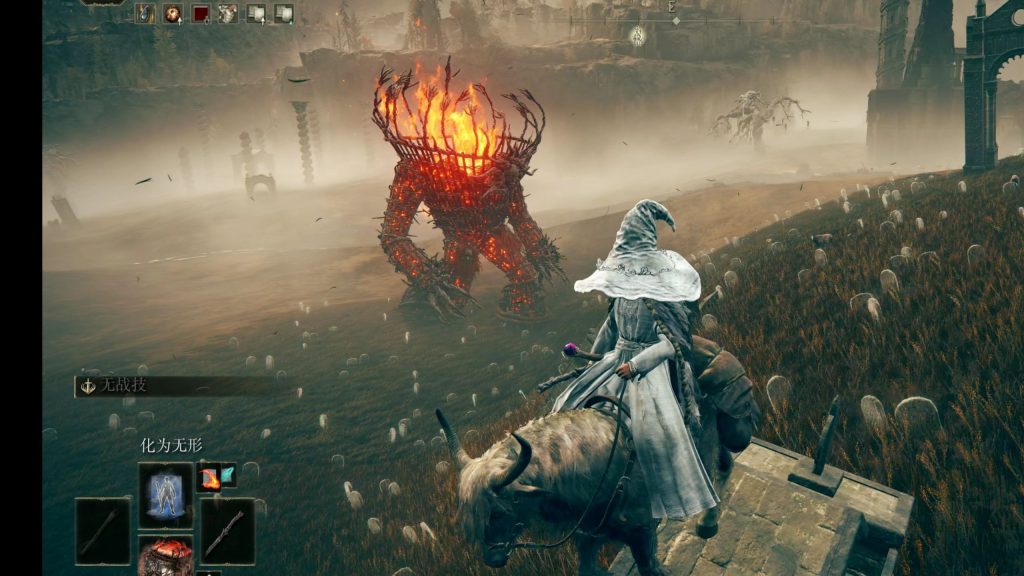This screenshot has width=1024, height=576.
Task: Click the fiery orb buff icon
Action: tap(173, 13)
